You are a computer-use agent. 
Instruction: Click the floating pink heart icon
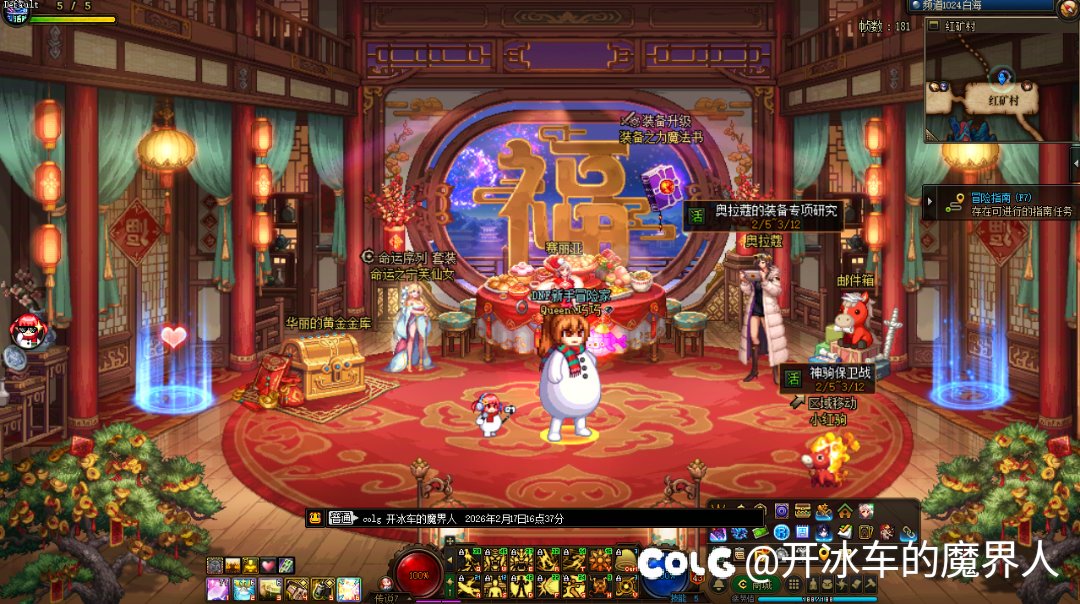point(174,337)
